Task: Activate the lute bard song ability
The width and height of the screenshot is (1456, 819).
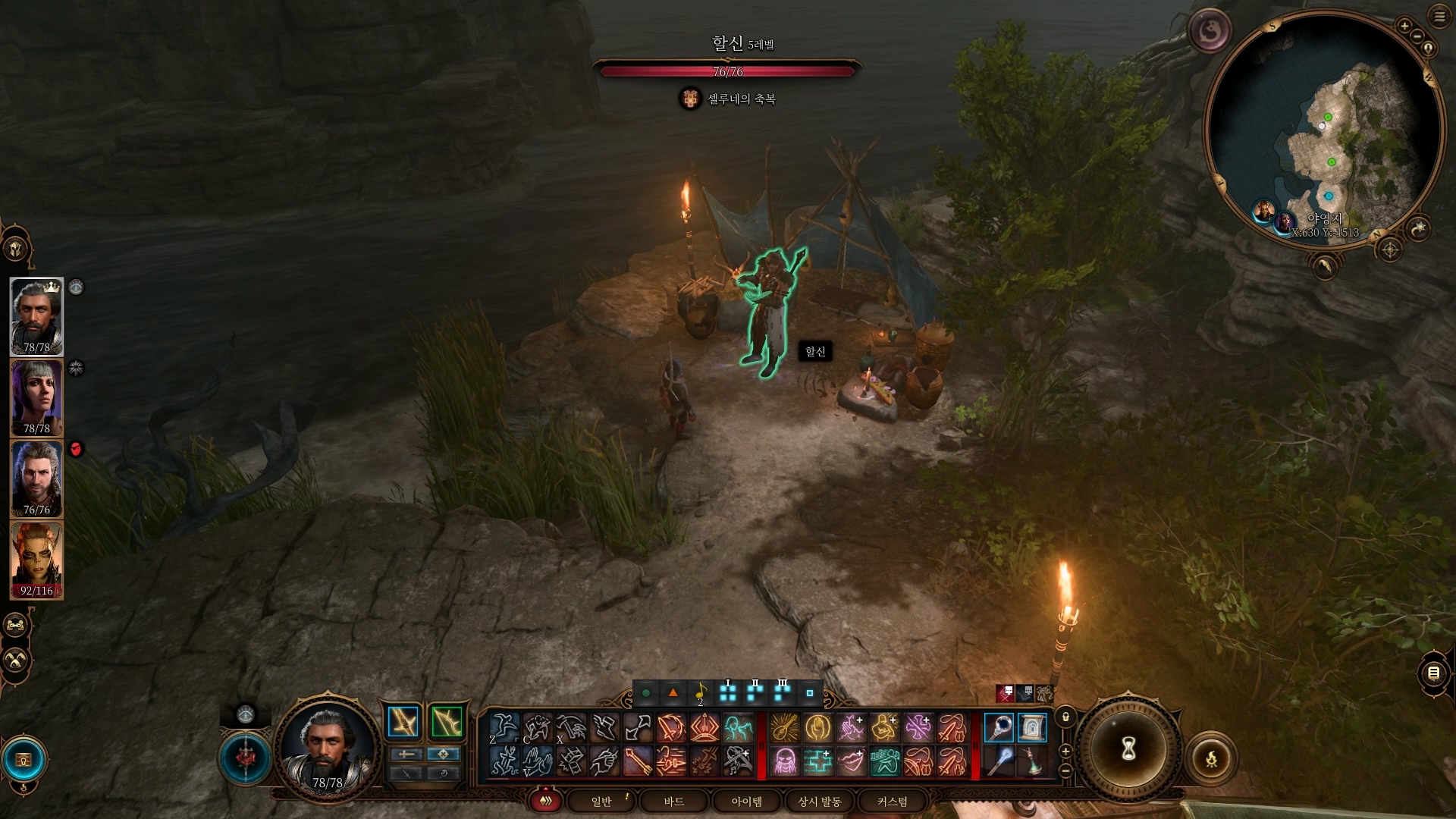Action: coord(785,728)
